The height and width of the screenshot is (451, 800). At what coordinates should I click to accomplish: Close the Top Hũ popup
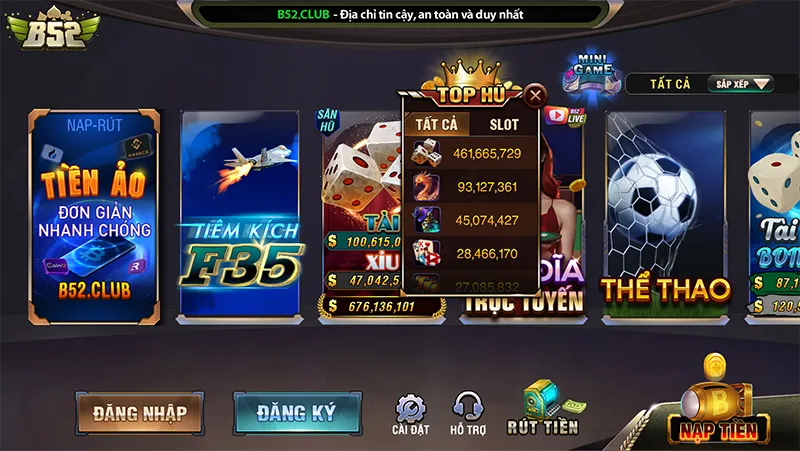[535, 96]
